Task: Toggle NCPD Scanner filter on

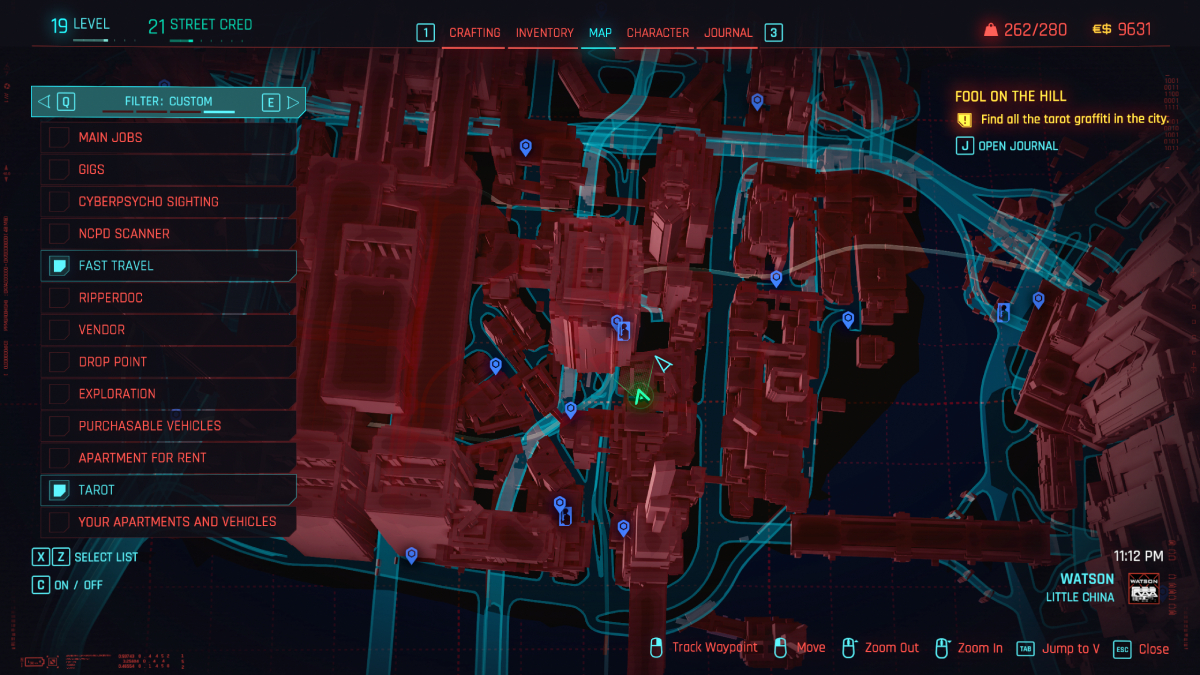Action: click(x=168, y=233)
